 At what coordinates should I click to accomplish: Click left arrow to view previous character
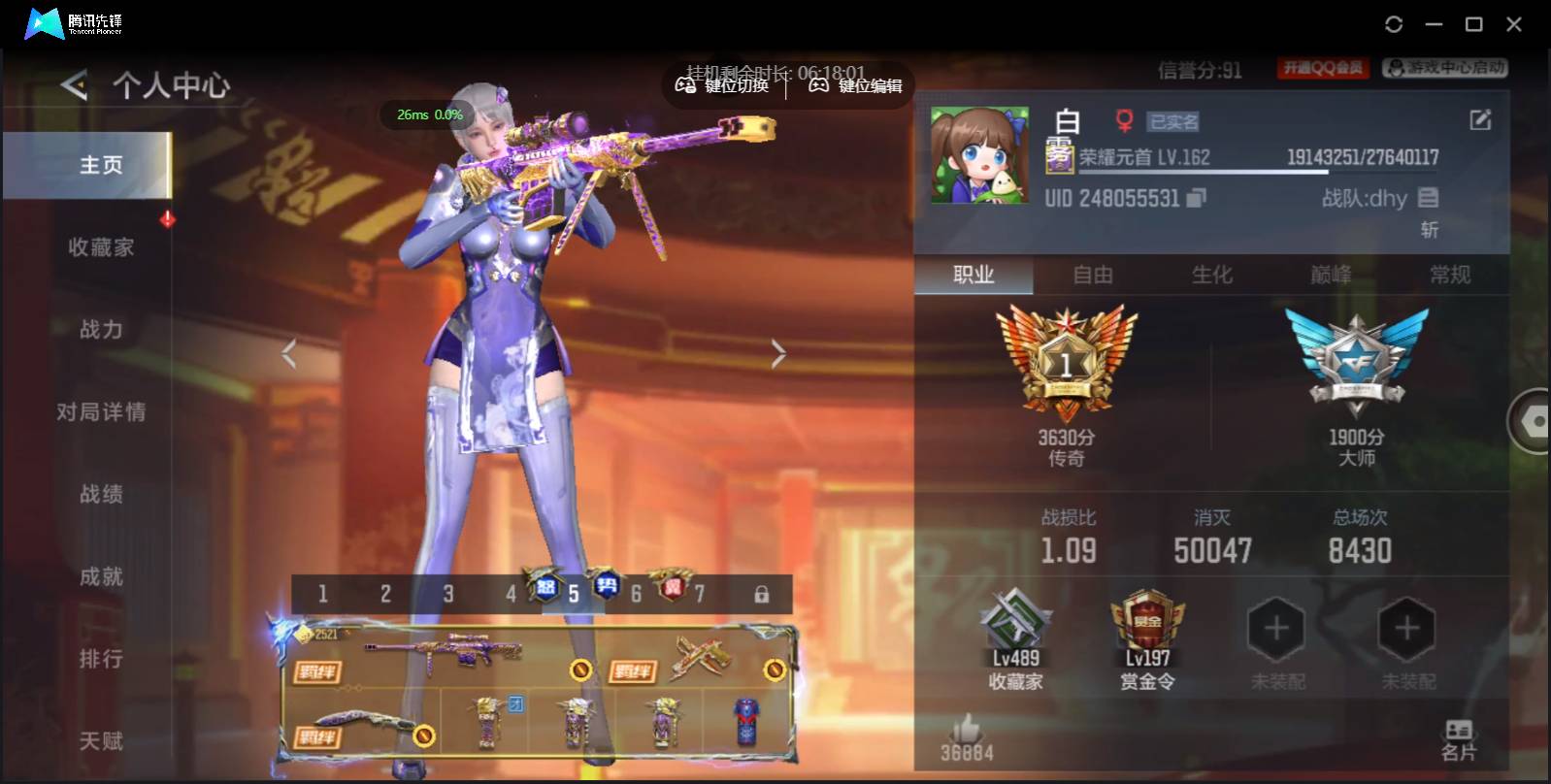(288, 351)
